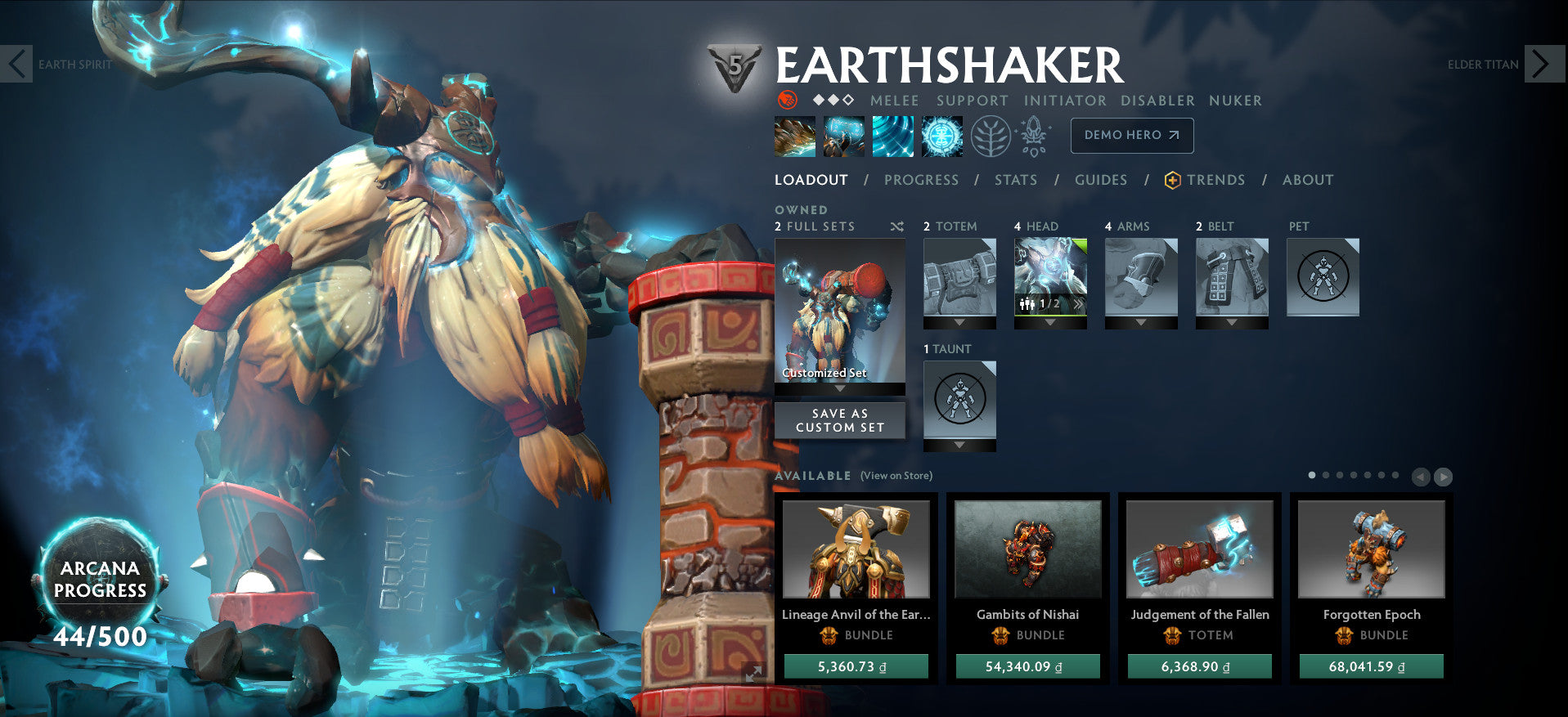Image resolution: width=1568 pixels, height=717 pixels.
Task: Click the bundle icon under Gambits of Nishai
Action: coord(999,636)
